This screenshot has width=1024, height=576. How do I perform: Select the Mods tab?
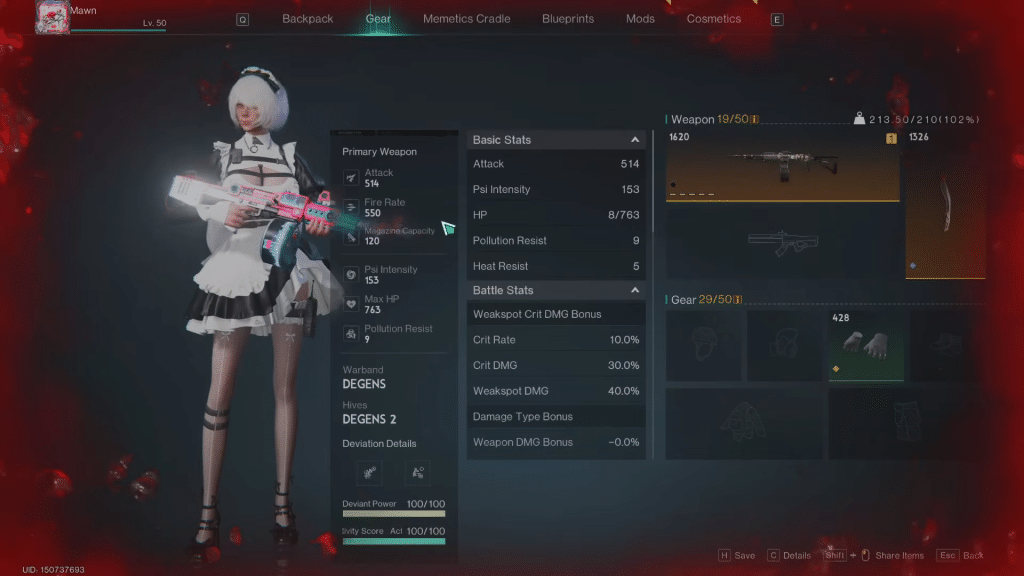[640, 19]
